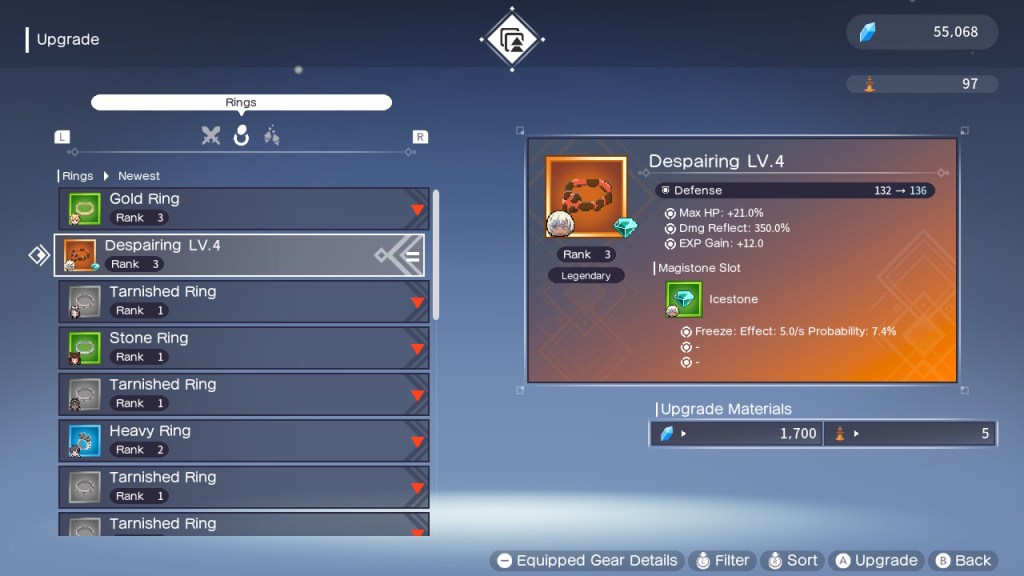Image resolution: width=1024 pixels, height=576 pixels.
Task: Upgrade the selected ring
Action: (876, 561)
